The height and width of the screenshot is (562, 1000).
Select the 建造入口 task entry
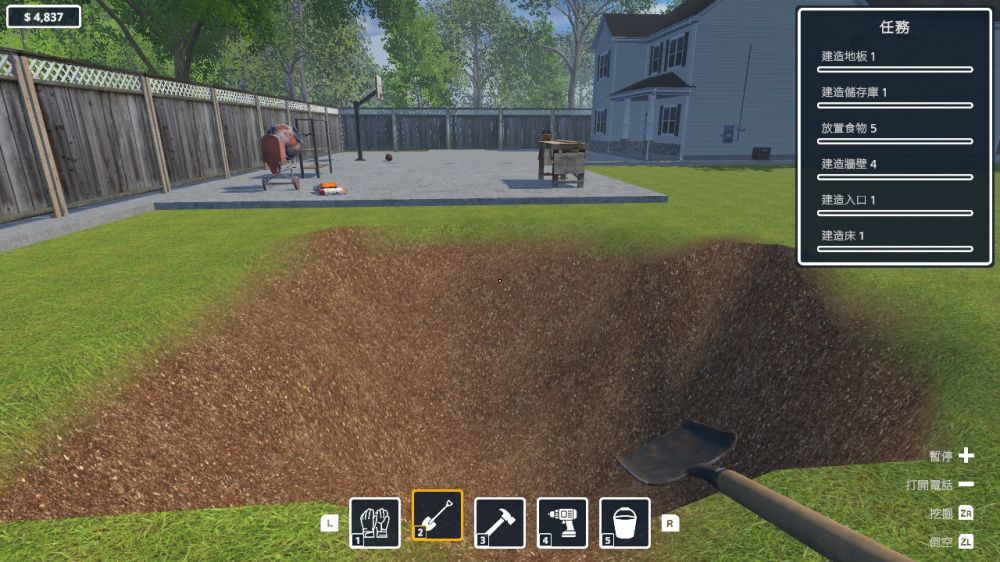(x=895, y=205)
